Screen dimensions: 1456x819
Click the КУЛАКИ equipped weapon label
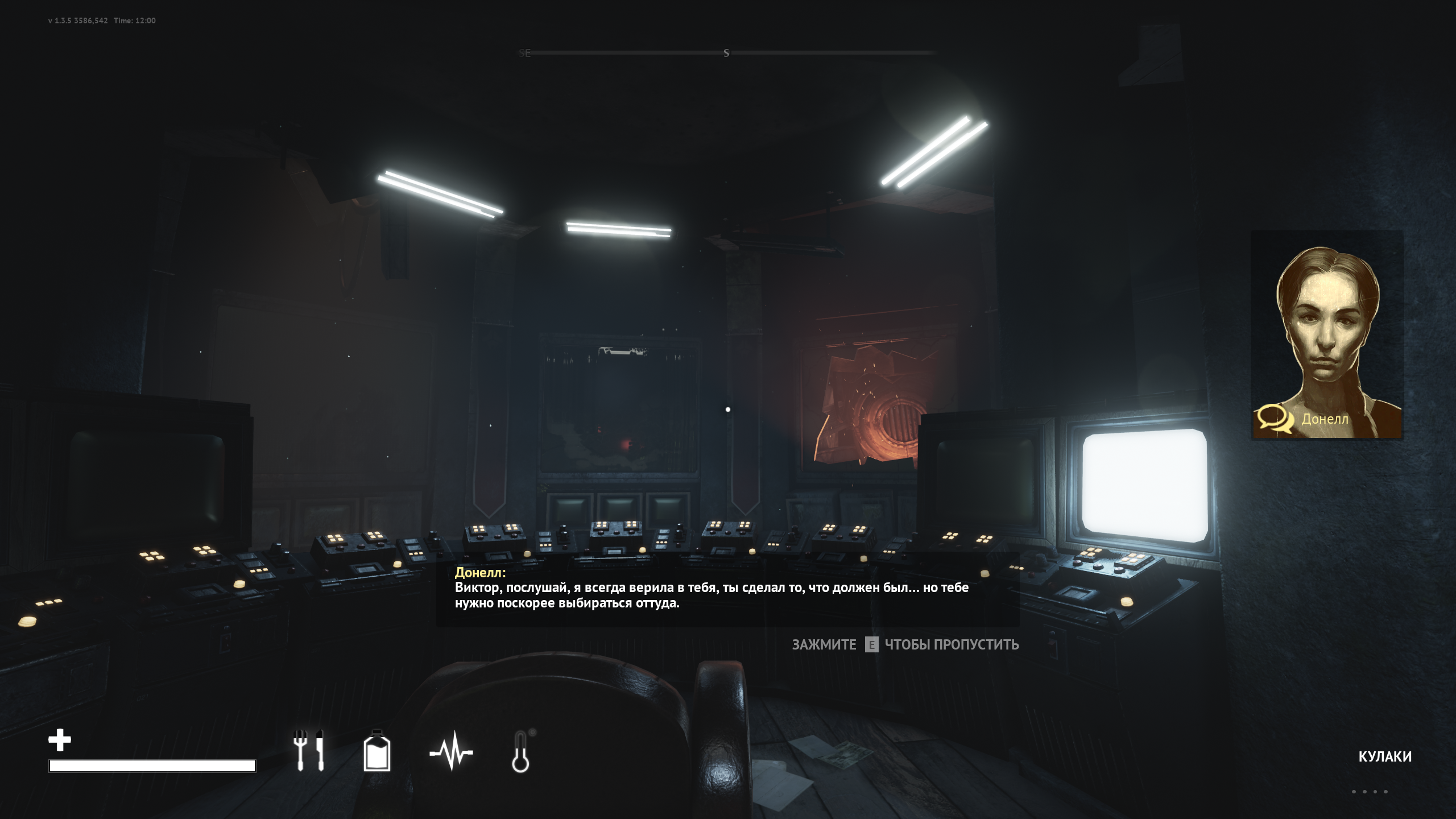tap(1384, 756)
